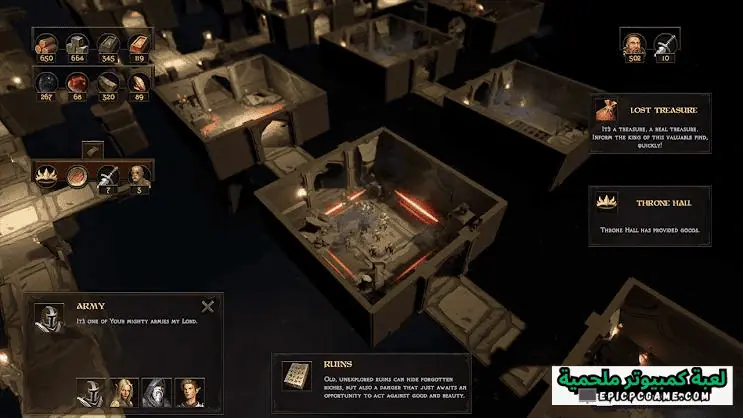Click the round red ingot toolbar button
This screenshot has height=418, width=743.
(78, 175)
